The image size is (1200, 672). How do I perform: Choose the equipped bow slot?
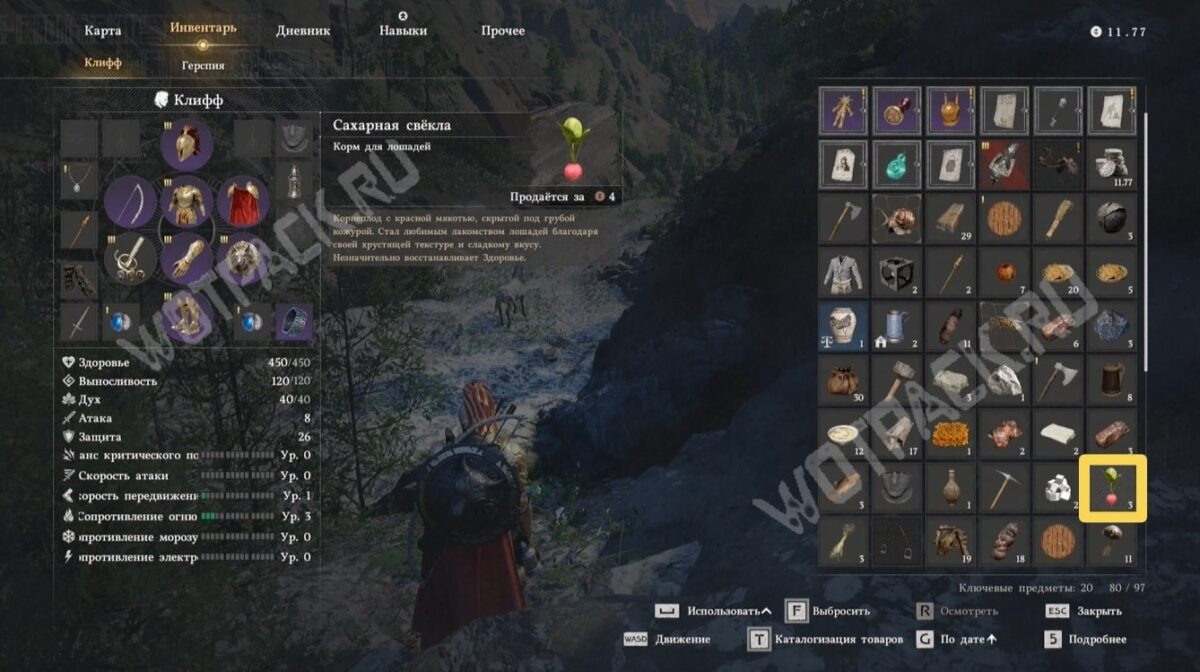131,204
